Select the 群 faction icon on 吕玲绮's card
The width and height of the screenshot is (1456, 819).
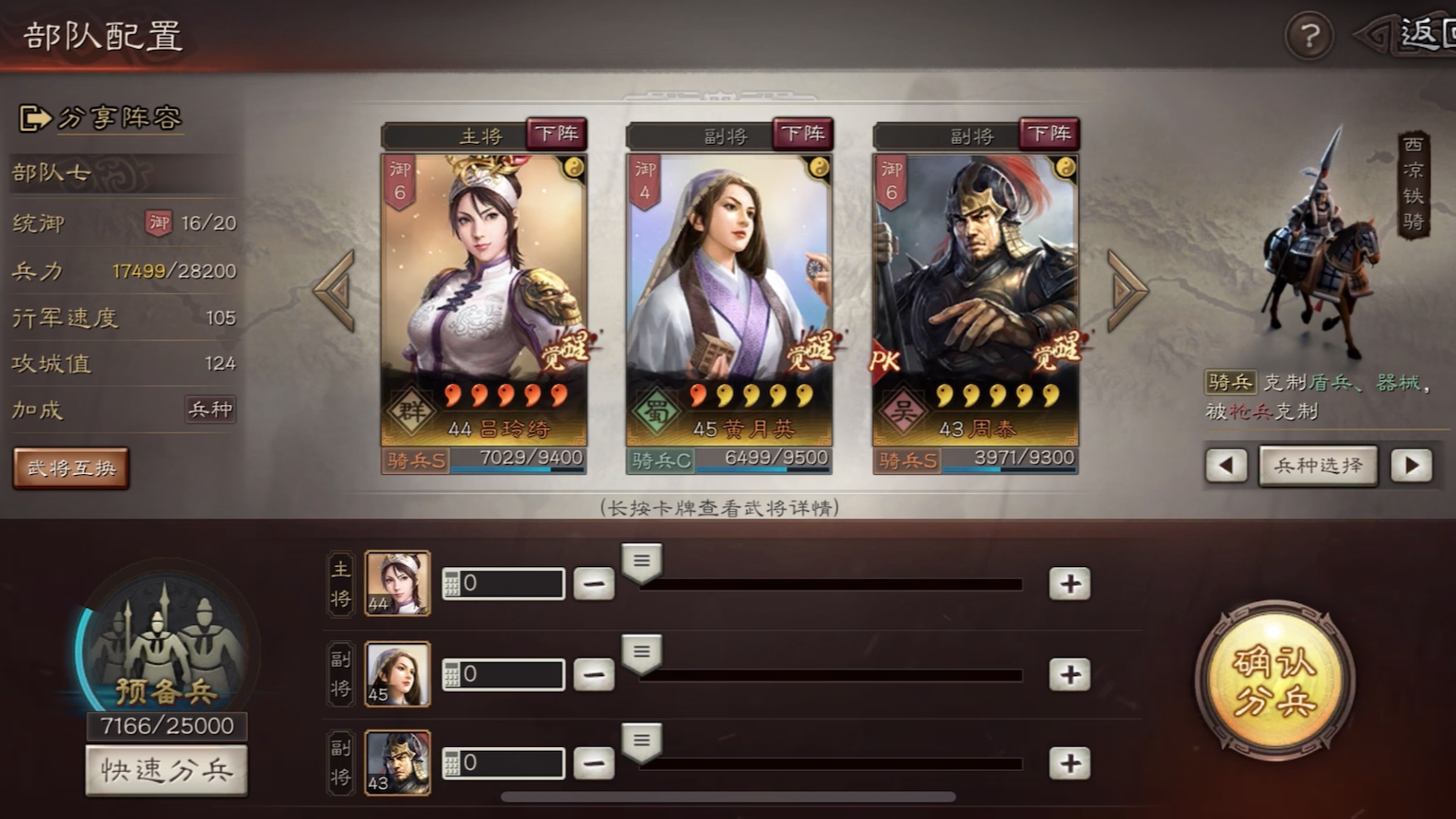coord(411,409)
